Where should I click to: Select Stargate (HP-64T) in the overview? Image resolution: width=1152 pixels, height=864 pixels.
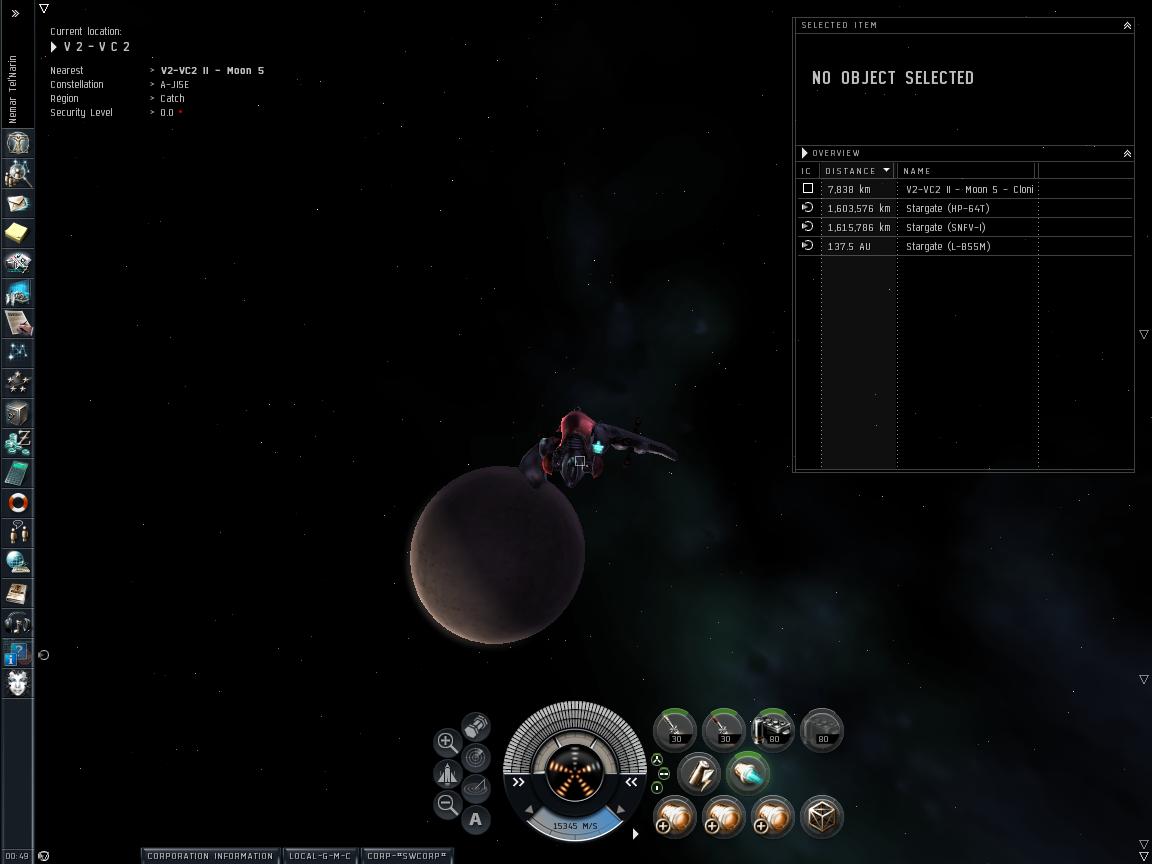[x=947, y=208]
